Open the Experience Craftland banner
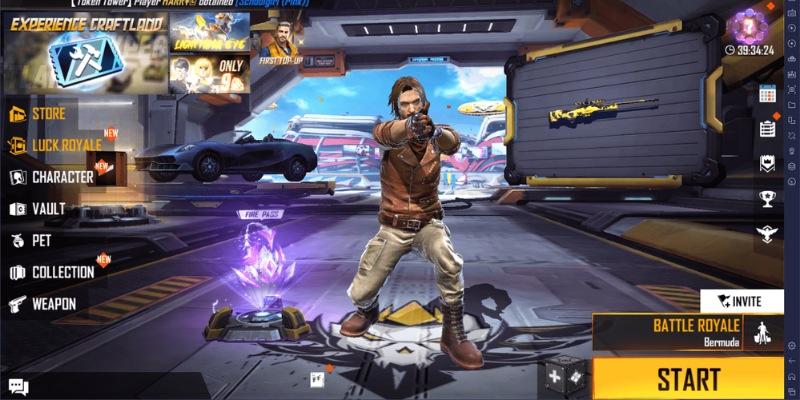 (83, 52)
